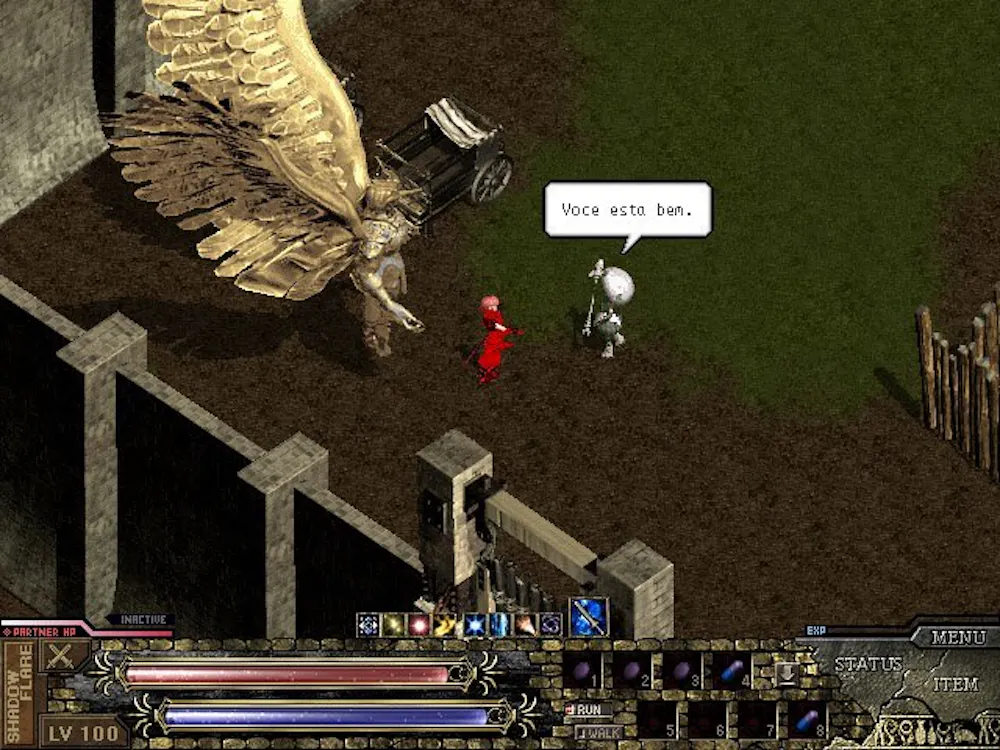Select the blue starburst spell icon
Screen dimensions: 1000x750
coord(472,625)
